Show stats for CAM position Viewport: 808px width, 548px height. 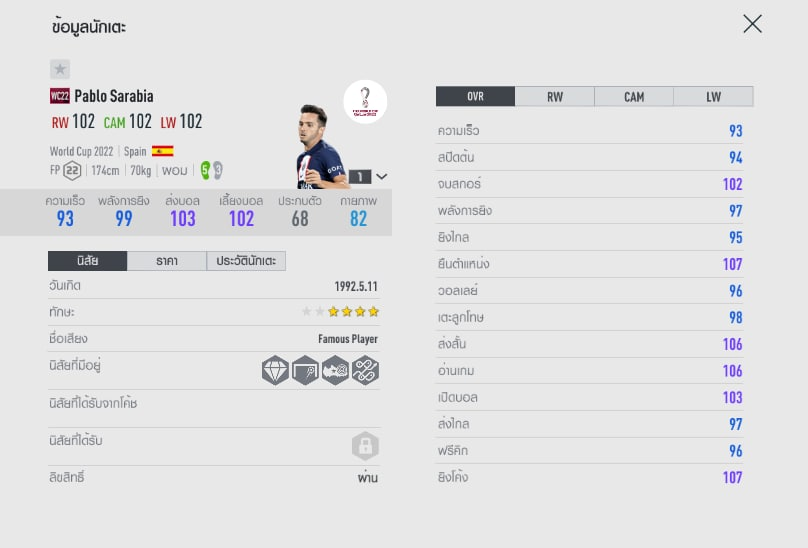pyautogui.click(x=634, y=97)
